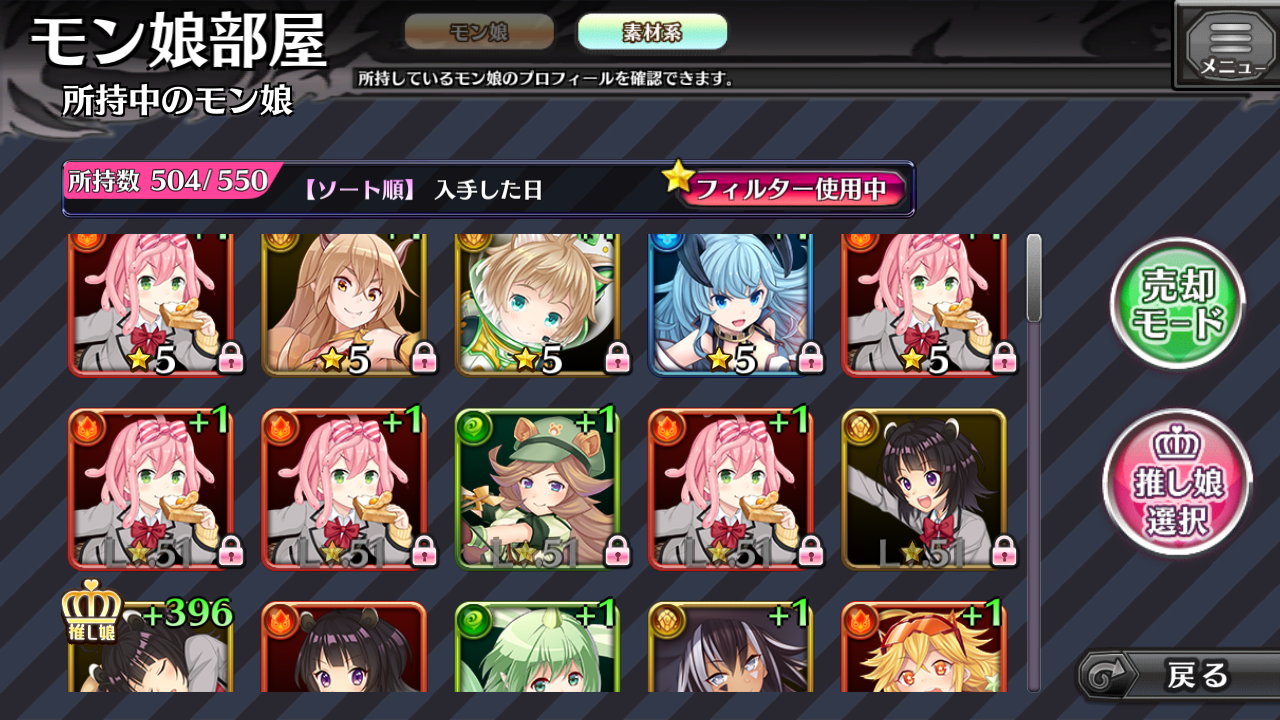Screen dimensions: 1280x720
Task: Select the long blonde-brown haired star-5 card
Action: tap(344, 305)
